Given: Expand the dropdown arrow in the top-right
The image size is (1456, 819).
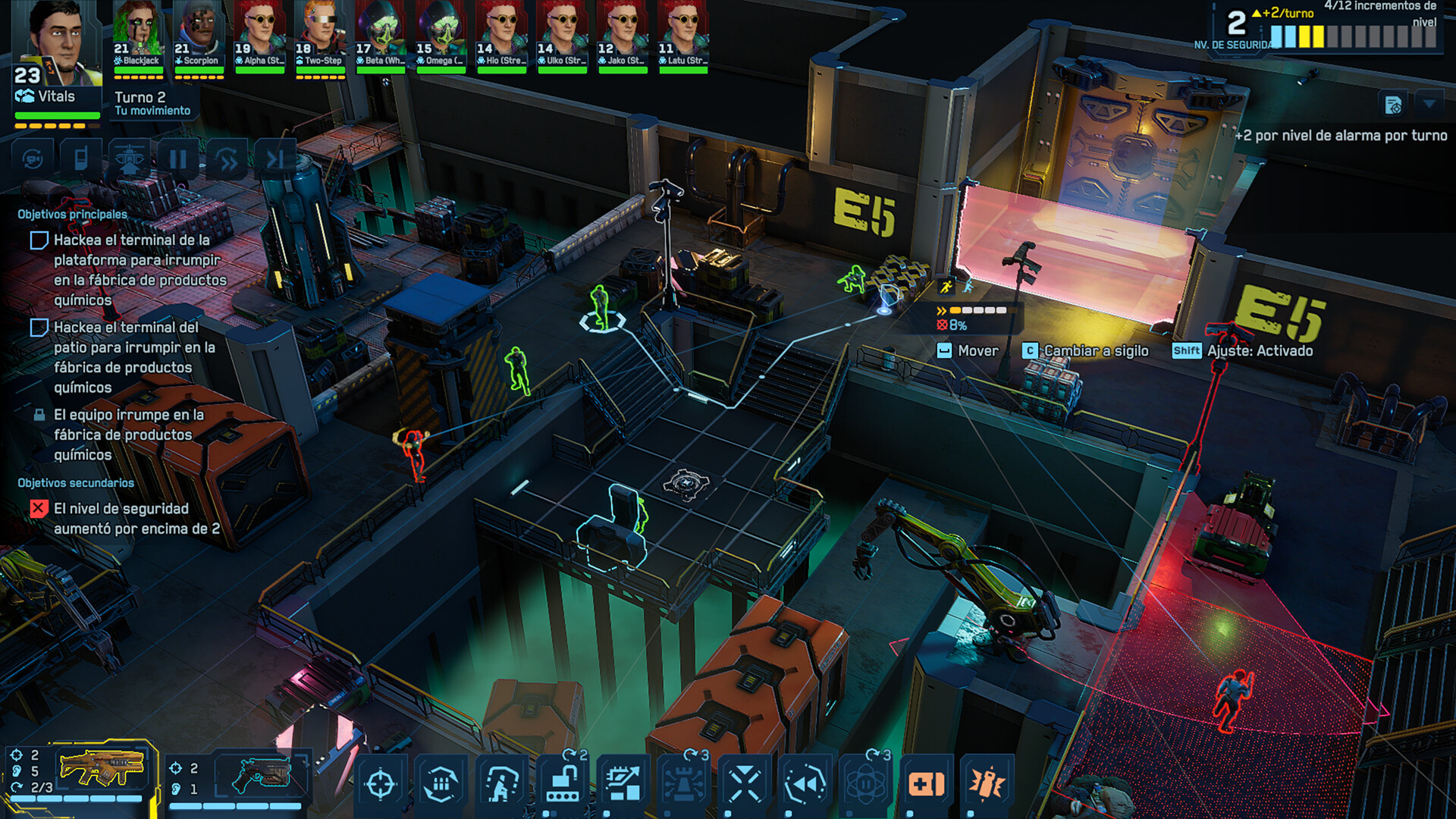Looking at the screenshot, I should pyautogui.click(x=1429, y=103).
